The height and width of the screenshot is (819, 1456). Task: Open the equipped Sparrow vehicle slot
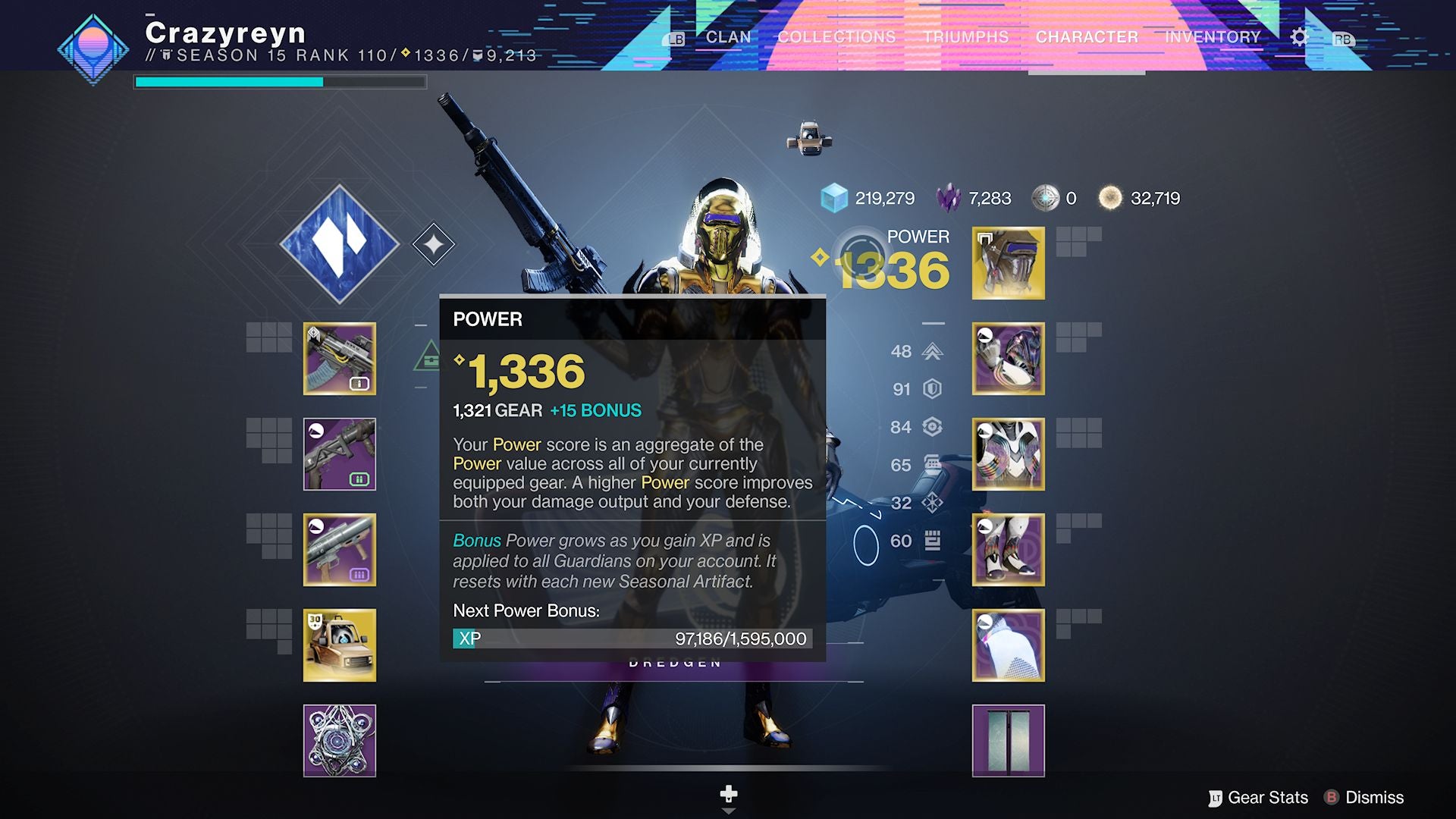340,645
